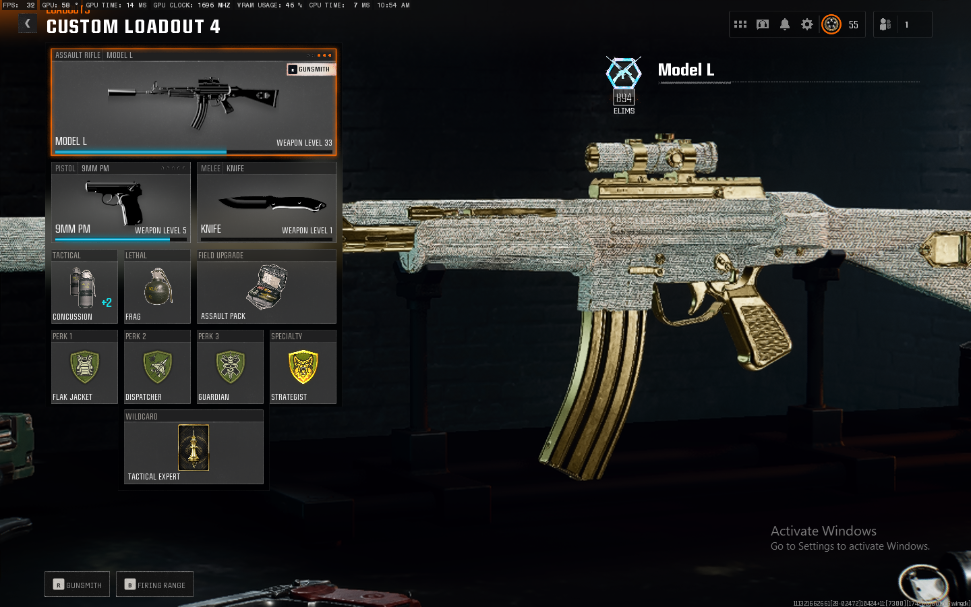Open Gunsmith from the Model L card
971x607 pixels.
tap(309, 69)
